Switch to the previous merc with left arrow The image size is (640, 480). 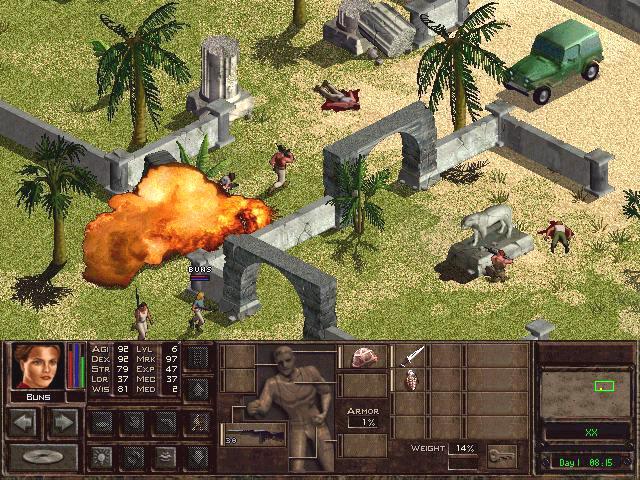pos(26,423)
